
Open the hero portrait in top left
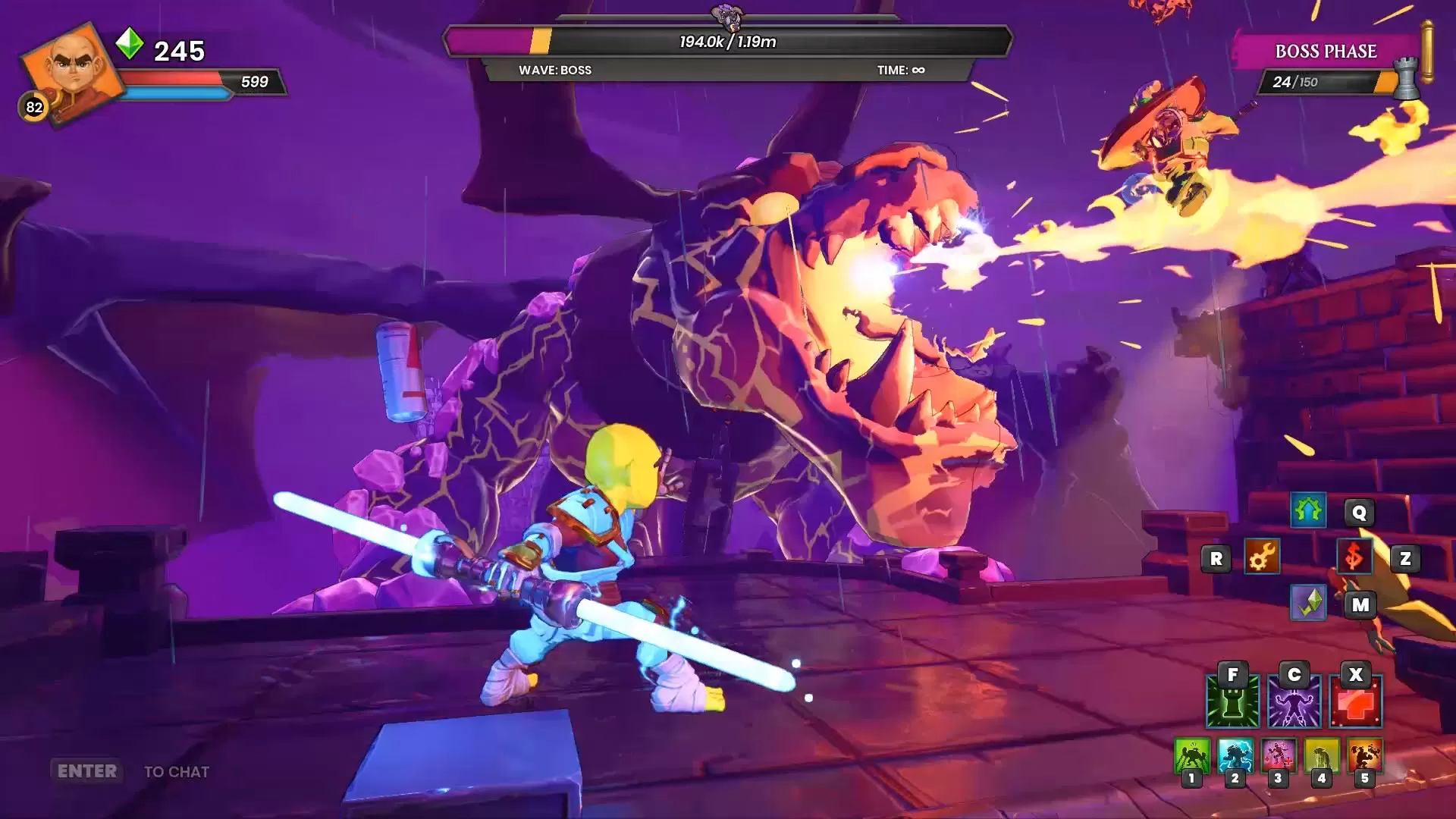(x=72, y=68)
